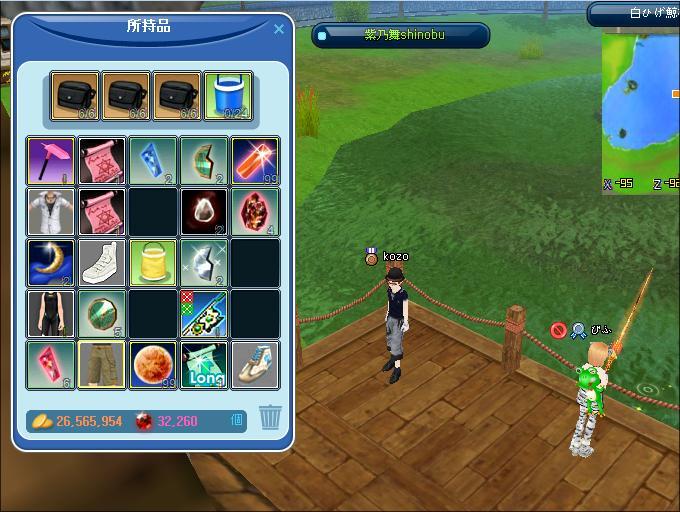
Task: Pick the Long ticket item
Action: click(x=204, y=366)
